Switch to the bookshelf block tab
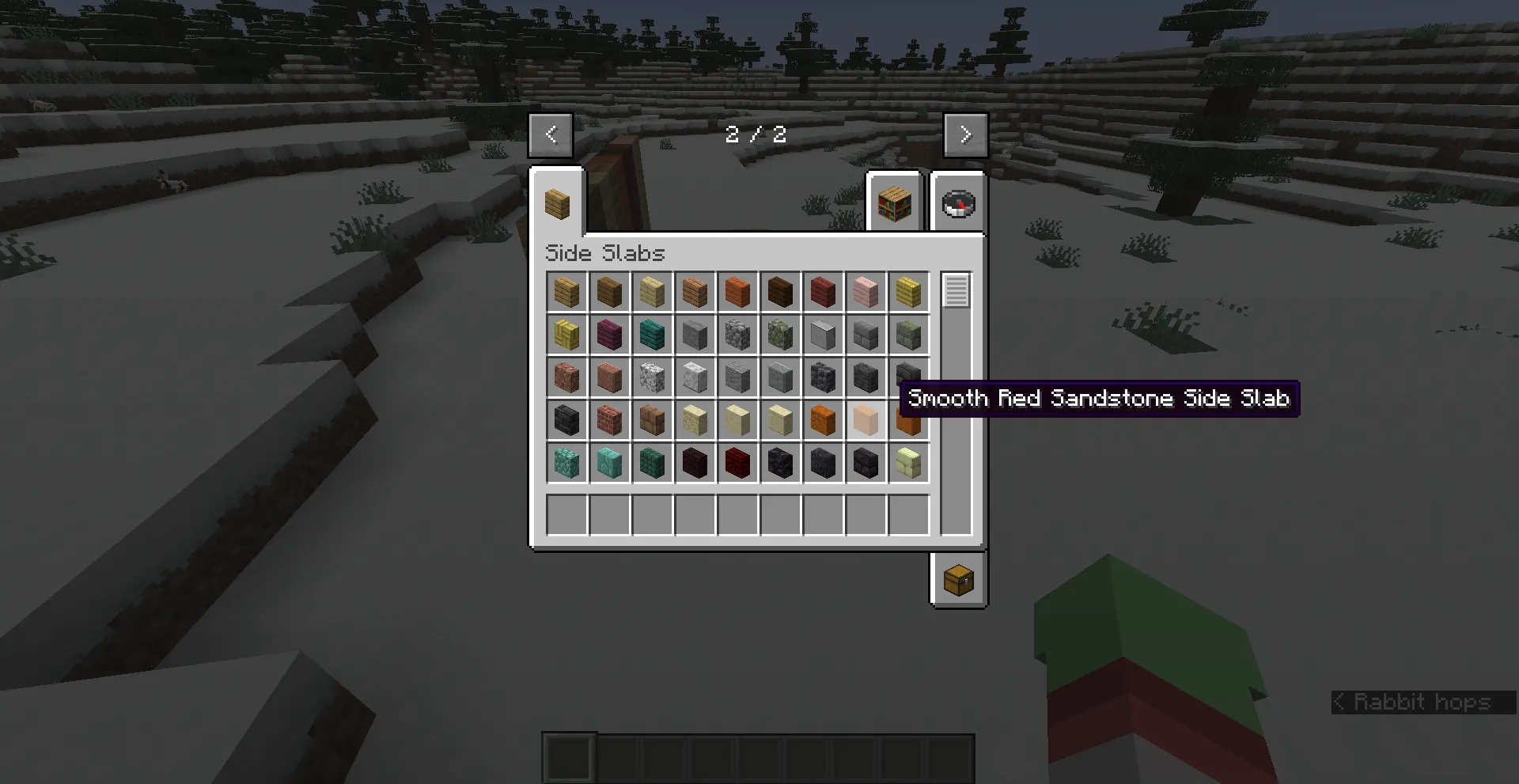 tap(895, 204)
